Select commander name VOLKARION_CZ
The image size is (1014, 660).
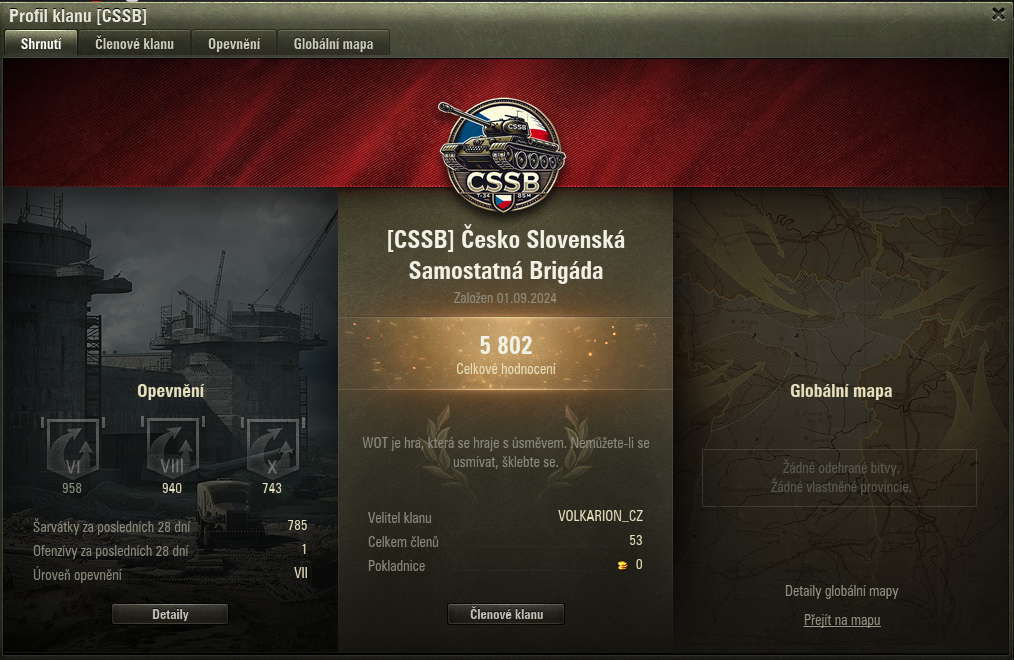point(600,516)
